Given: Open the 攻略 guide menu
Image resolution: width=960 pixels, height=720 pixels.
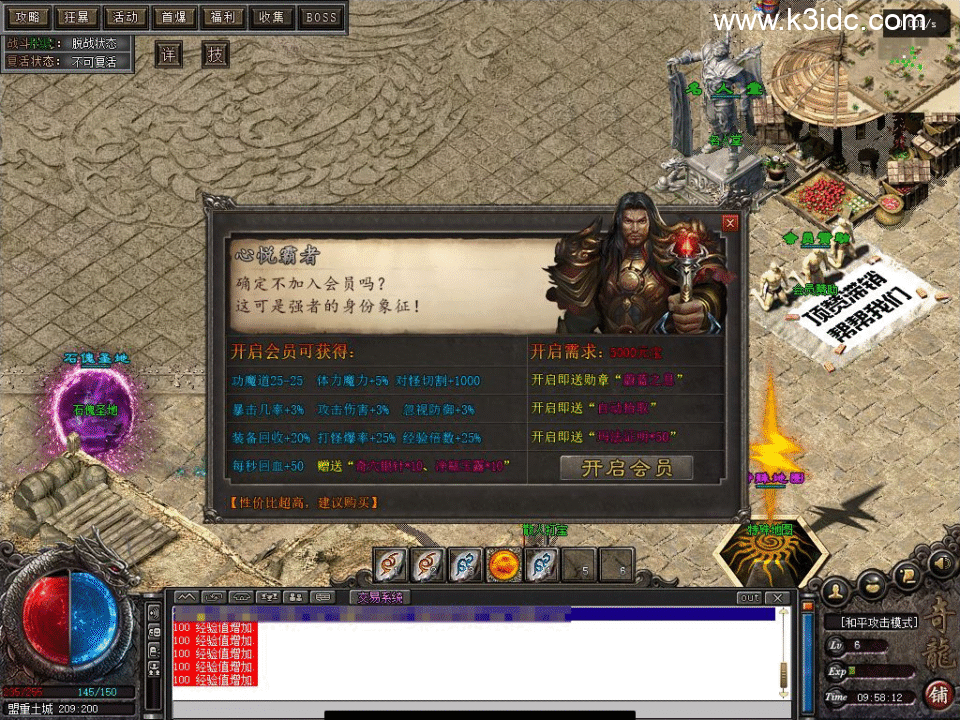Looking at the screenshot, I should click(x=27, y=17).
